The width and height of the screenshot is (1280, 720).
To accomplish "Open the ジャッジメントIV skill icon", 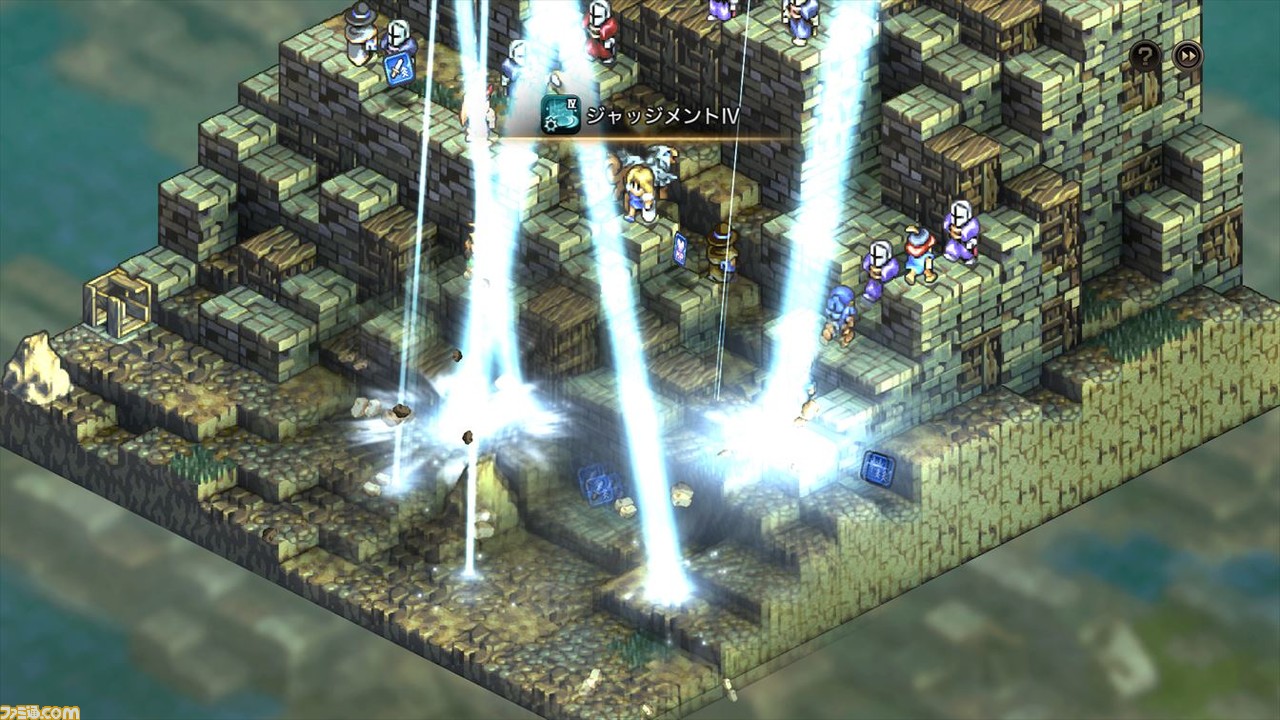I will [x=558, y=115].
